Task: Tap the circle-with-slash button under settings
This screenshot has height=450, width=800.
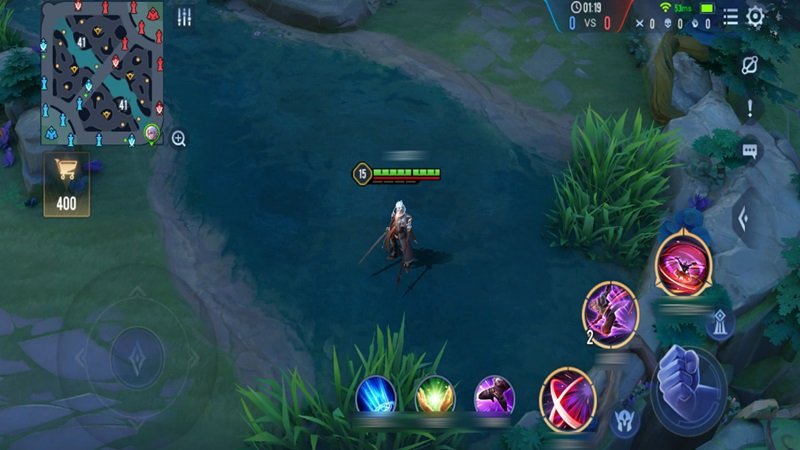Action: (x=750, y=65)
